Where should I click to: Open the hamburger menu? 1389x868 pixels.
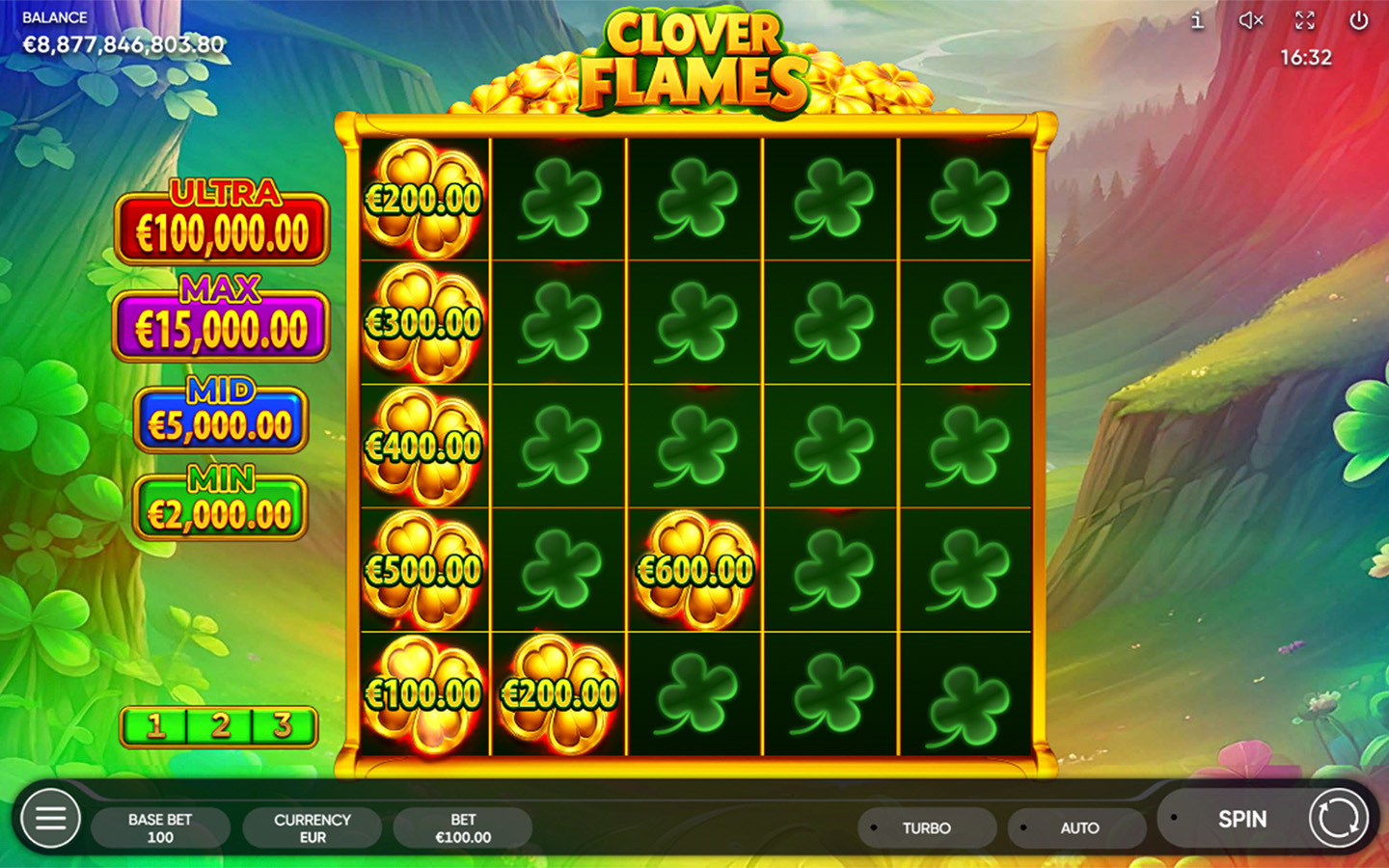click(x=50, y=819)
